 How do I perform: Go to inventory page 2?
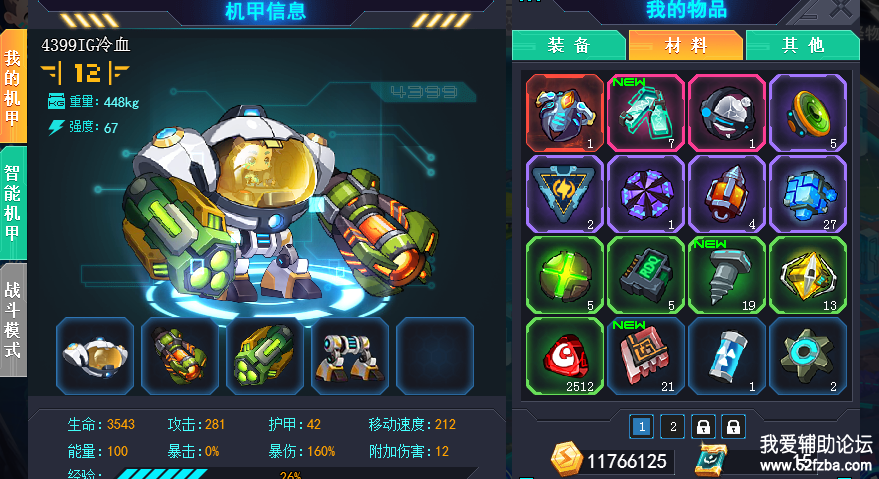click(673, 427)
